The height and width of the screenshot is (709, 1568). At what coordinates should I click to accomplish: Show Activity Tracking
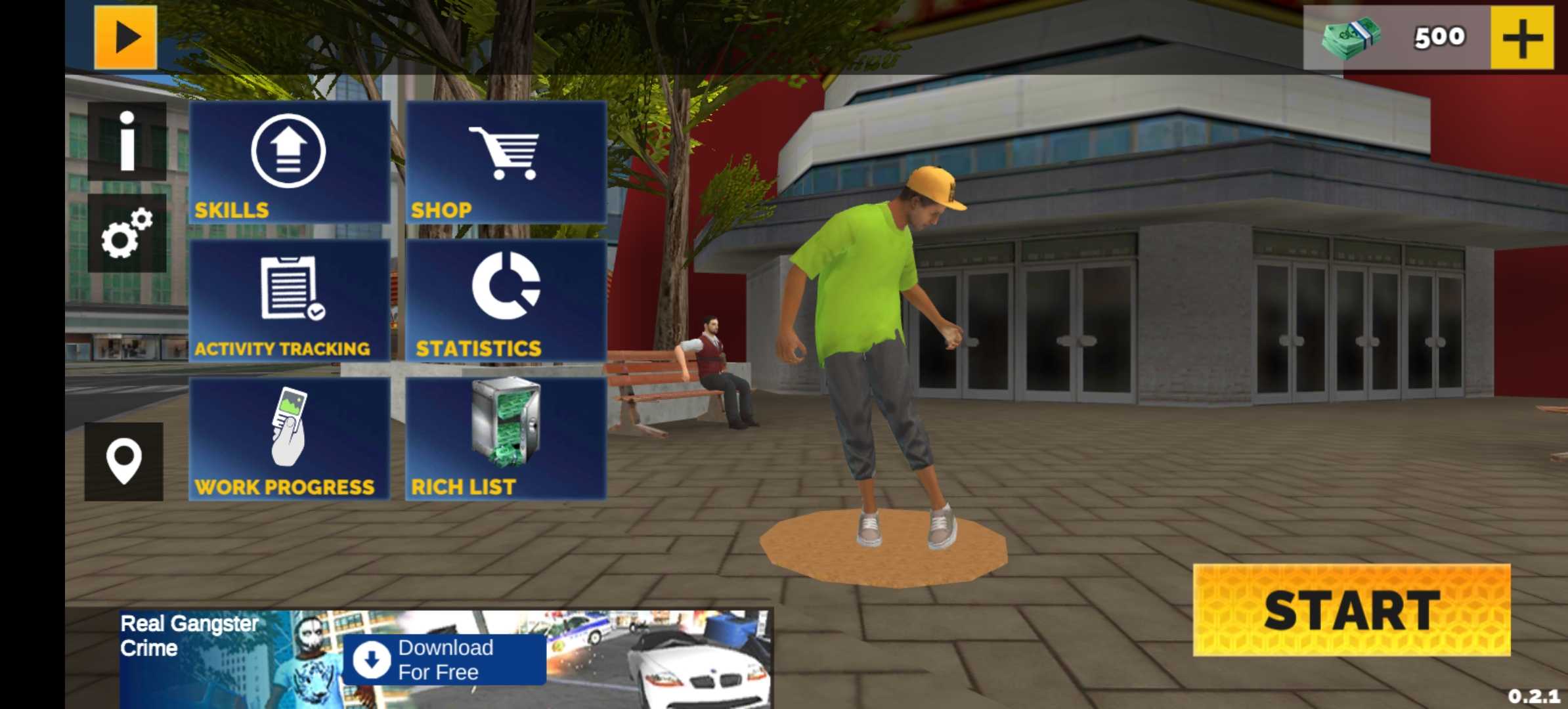point(290,301)
